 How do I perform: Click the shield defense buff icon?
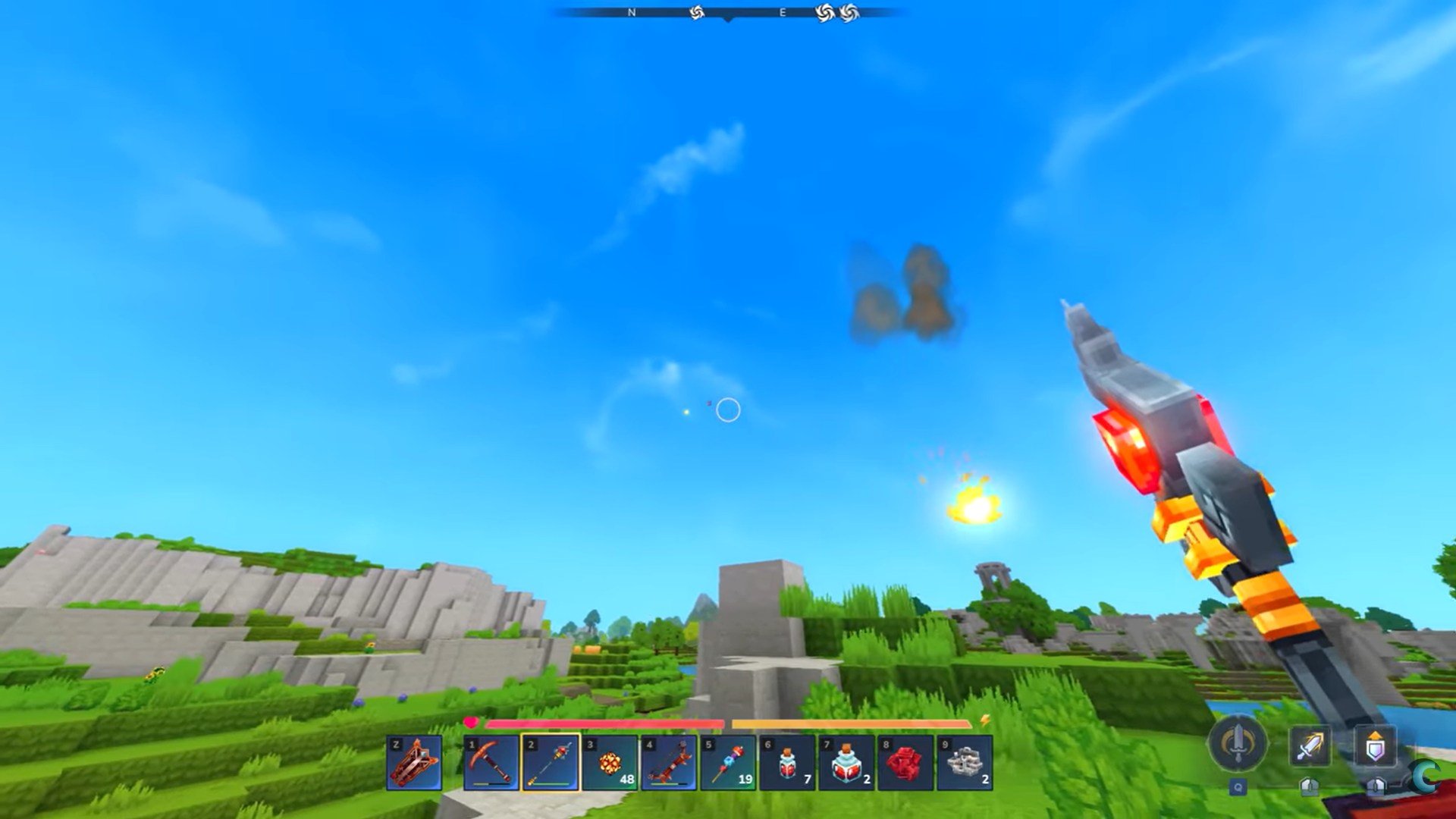[1375, 745]
